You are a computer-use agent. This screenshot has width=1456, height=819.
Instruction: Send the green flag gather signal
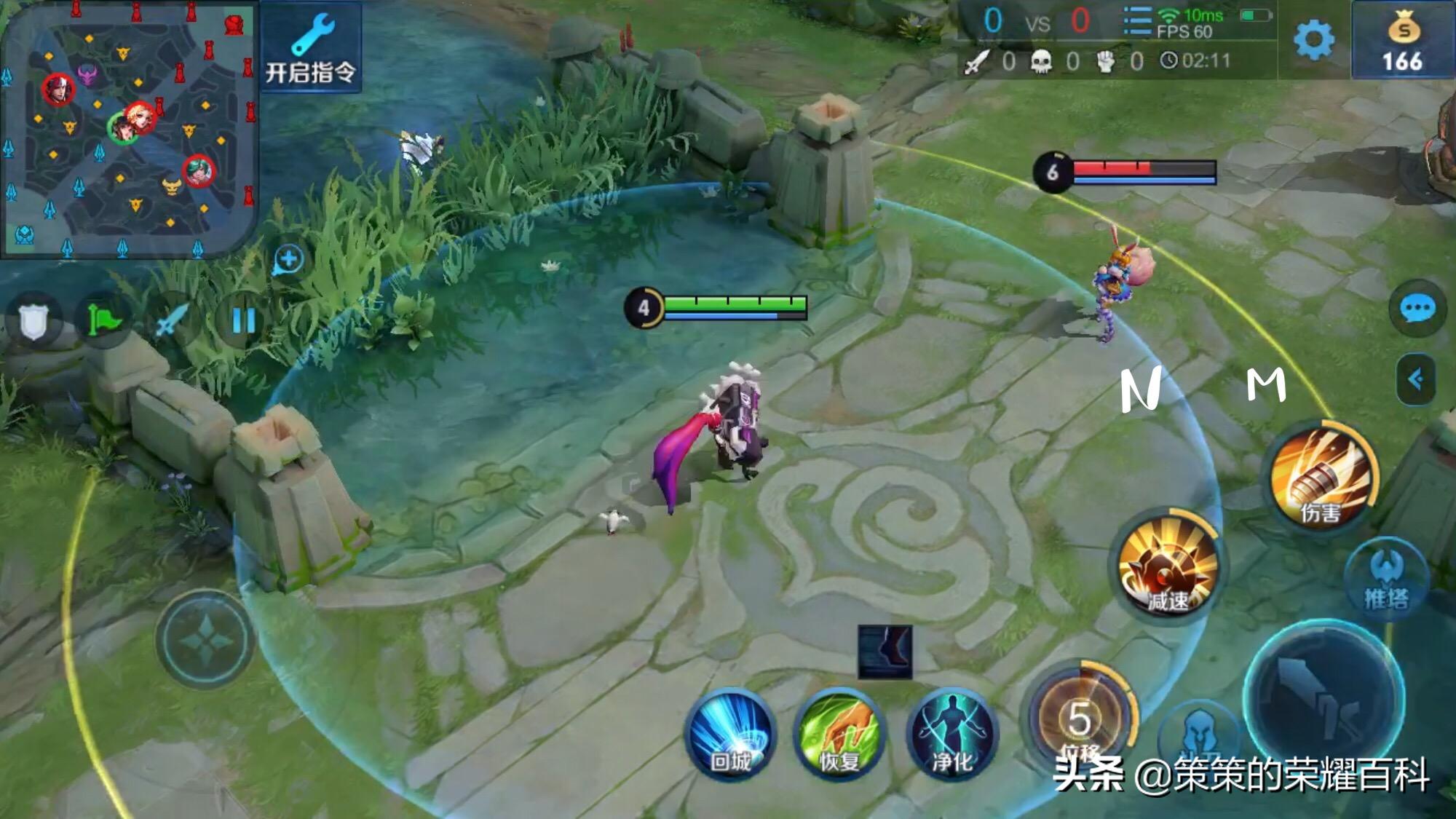[x=103, y=320]
